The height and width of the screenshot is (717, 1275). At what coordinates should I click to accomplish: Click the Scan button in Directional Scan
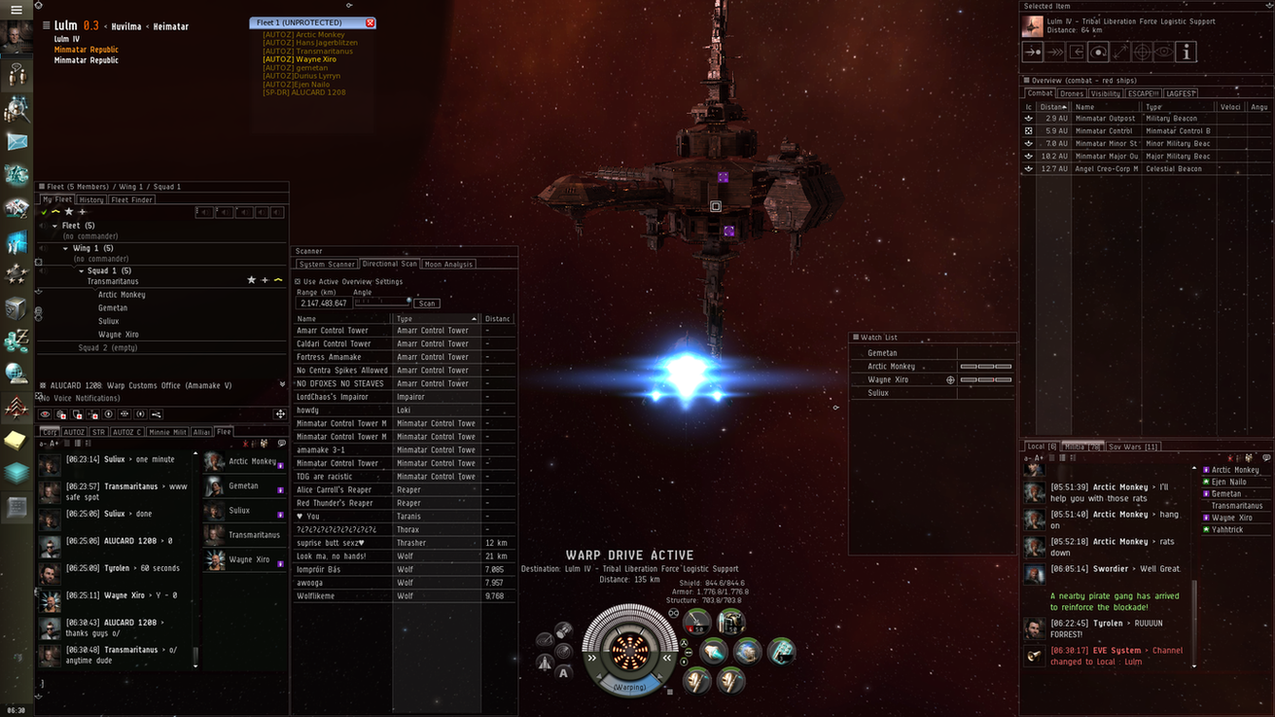tap(427, 303)
